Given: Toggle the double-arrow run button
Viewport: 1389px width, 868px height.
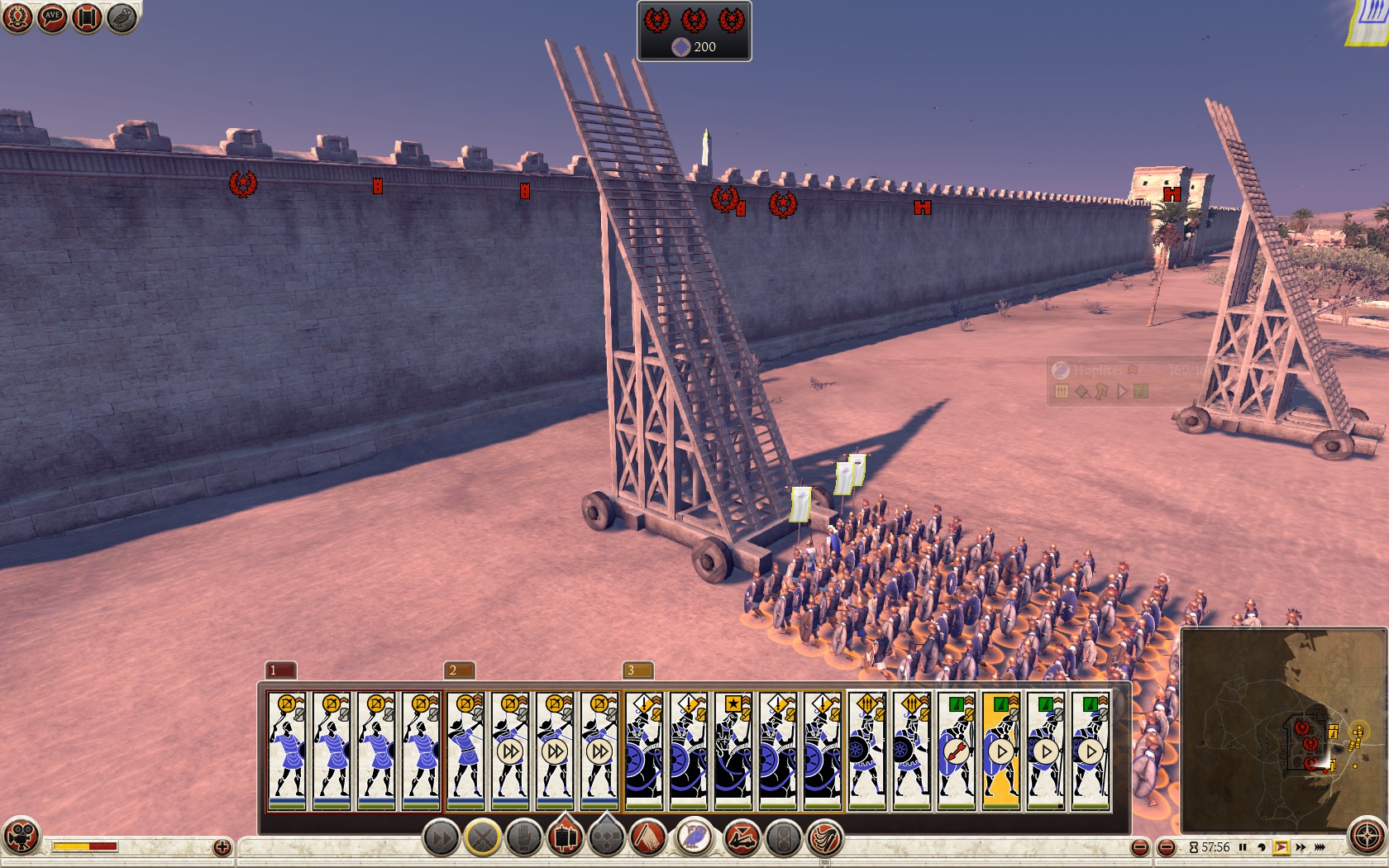Looking at the screenshot, I should 442,838.
